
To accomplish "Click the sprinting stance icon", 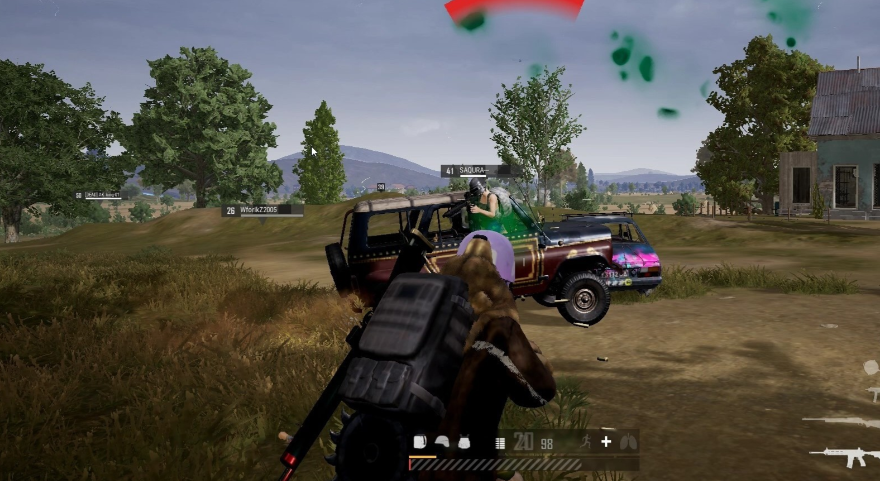I will pos(584,442).
